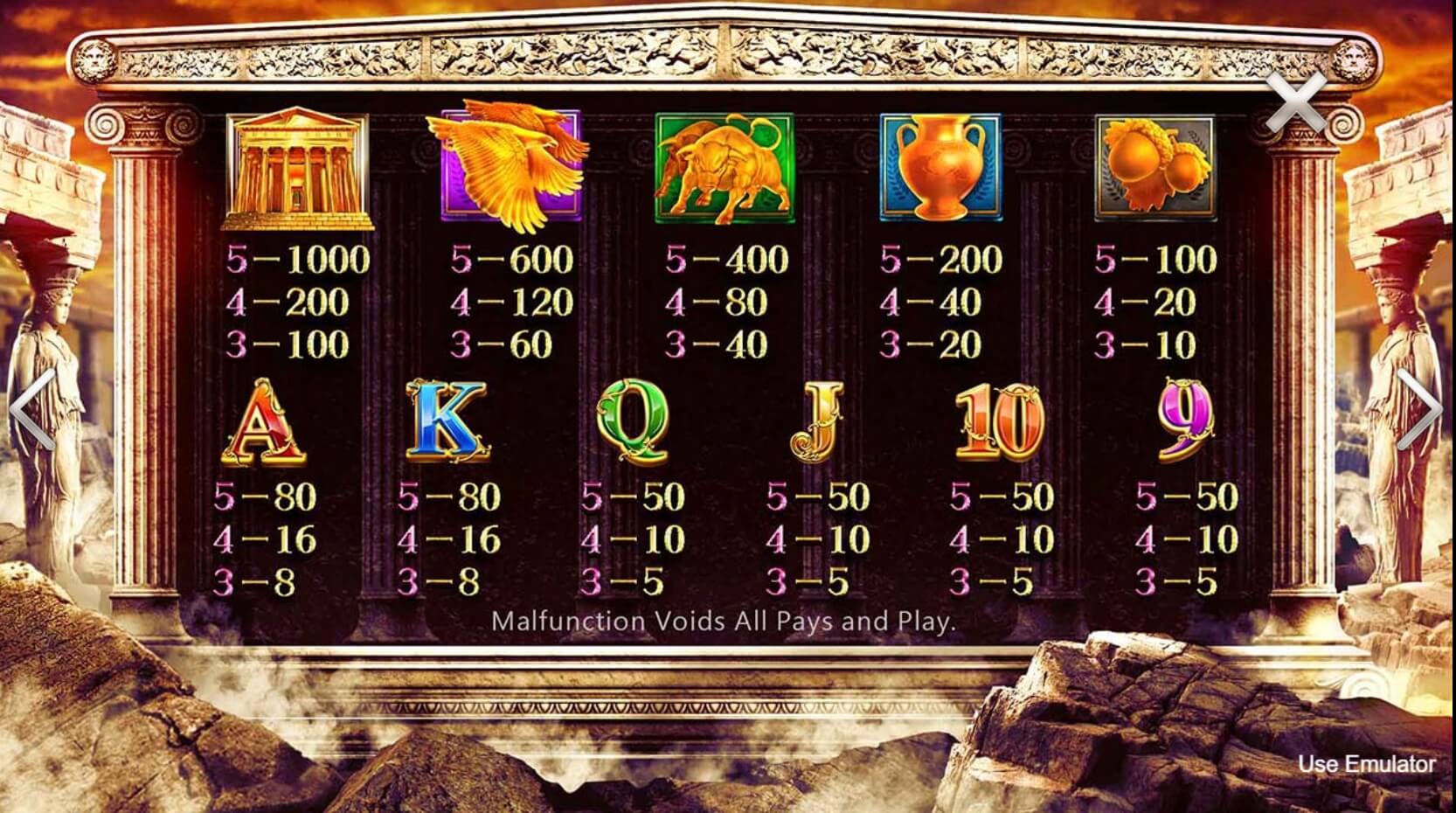Click the bronze amphora vase symbol
The height and width of the screenshot is (813, 1456).
(939, 166)
